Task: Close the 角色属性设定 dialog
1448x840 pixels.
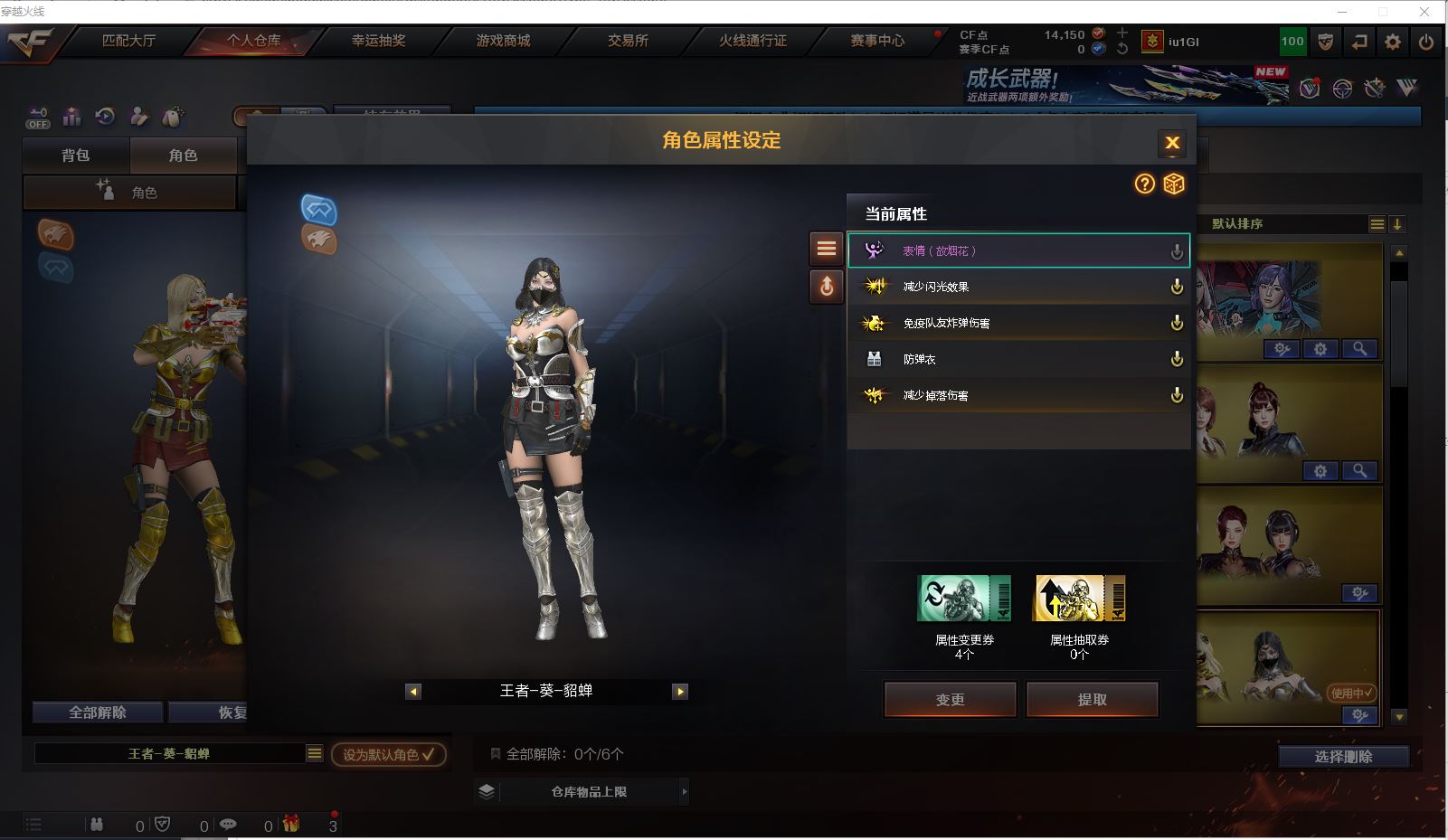Action: [x=1172, y=143]
